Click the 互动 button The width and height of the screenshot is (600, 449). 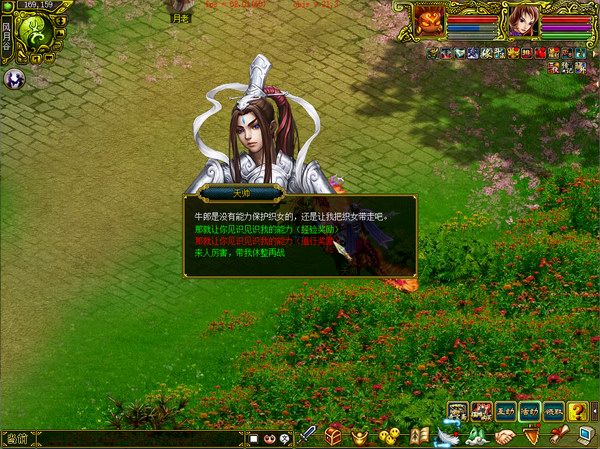(506, 411)
